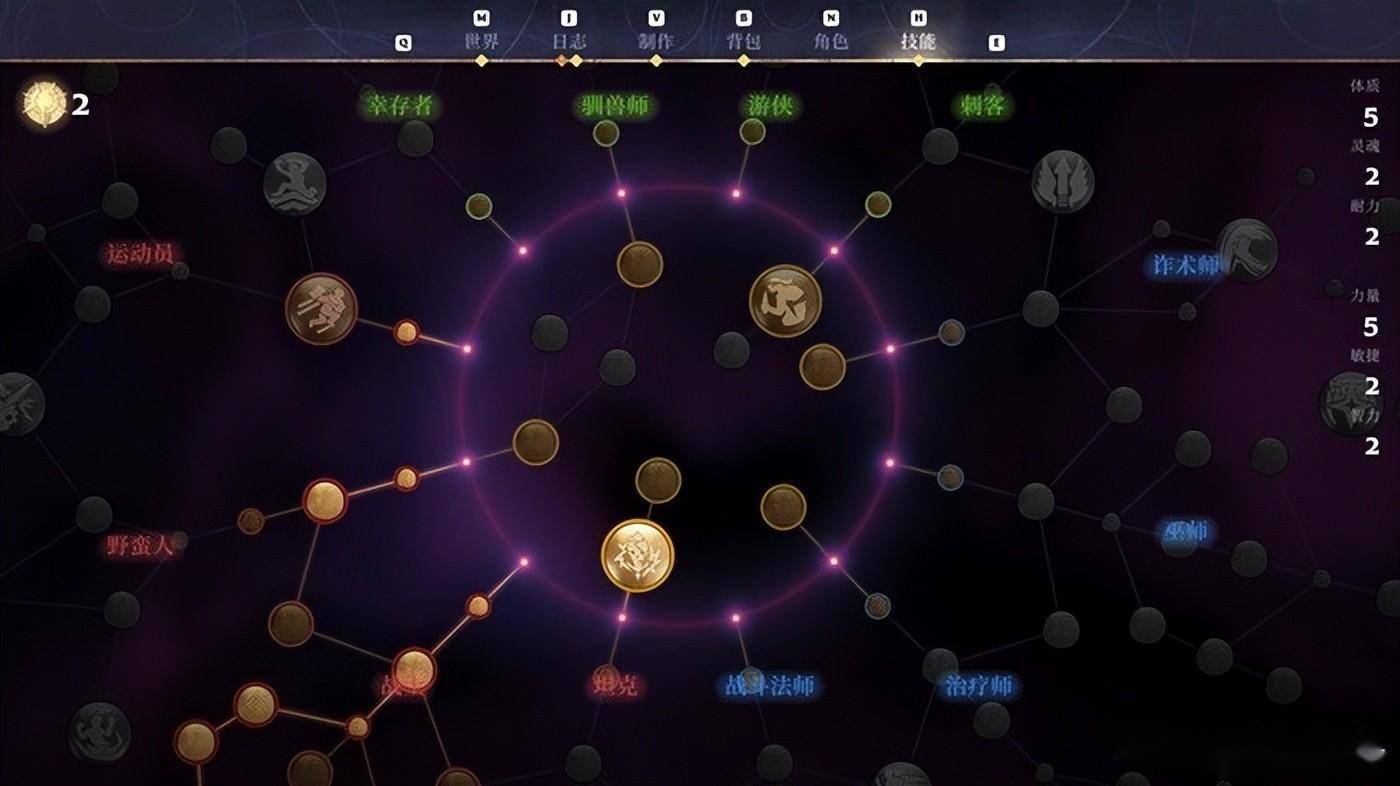Show the 角色 (Character) tab
The height and width of the screenshot is (786, 1400).
pos(831,42)
